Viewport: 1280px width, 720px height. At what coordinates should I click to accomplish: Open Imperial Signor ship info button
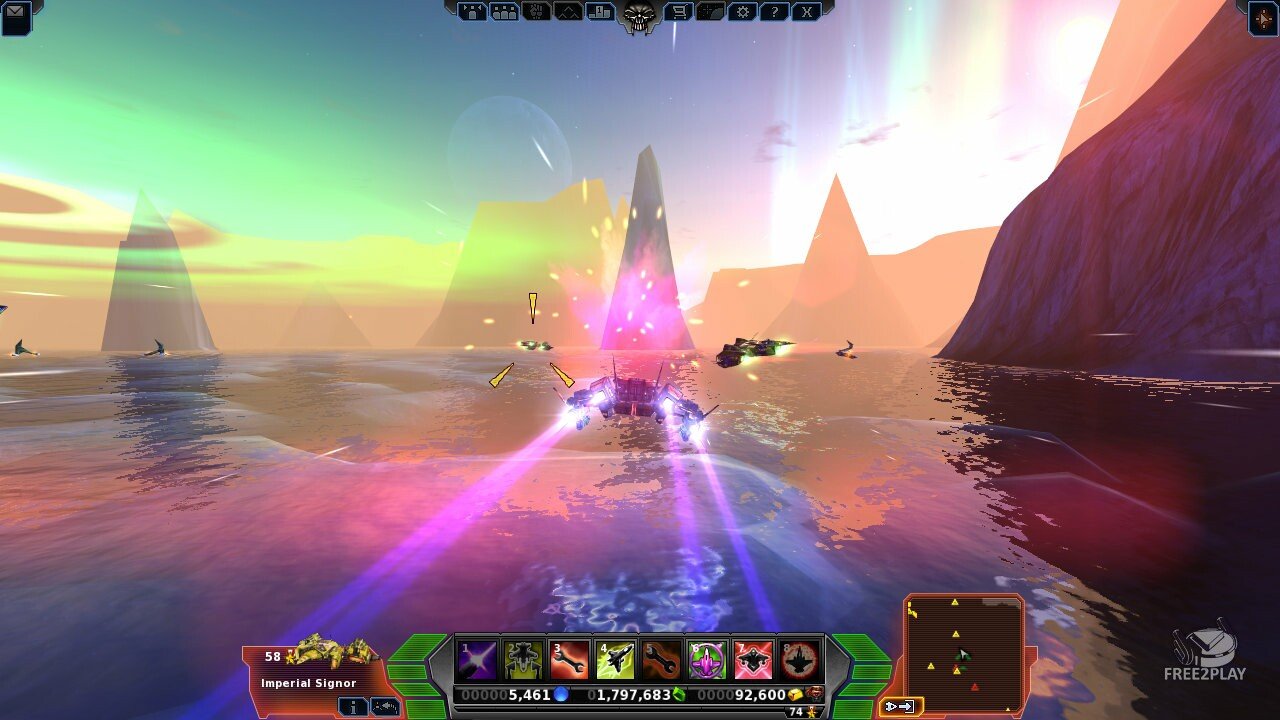[x=352, y=706]
